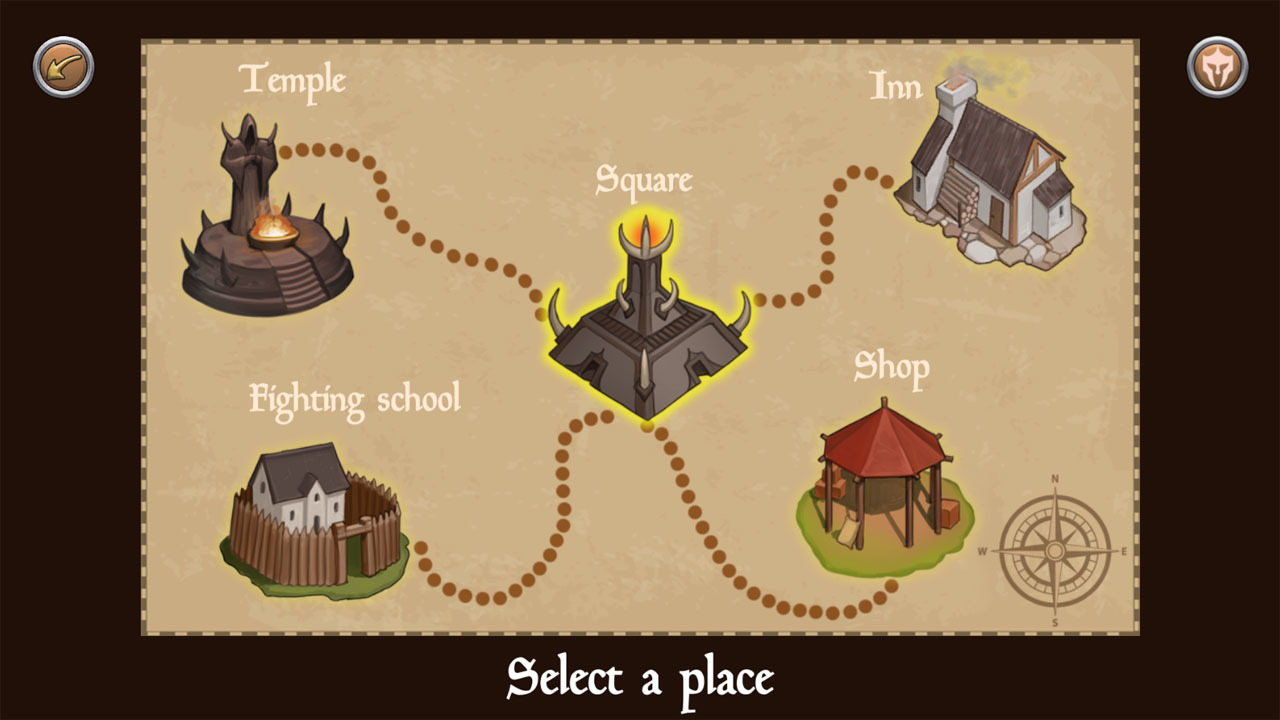The width and height of the screenshot is (1280, 720).
Task: Click the Fighting school label text
Action: [356, 397]
